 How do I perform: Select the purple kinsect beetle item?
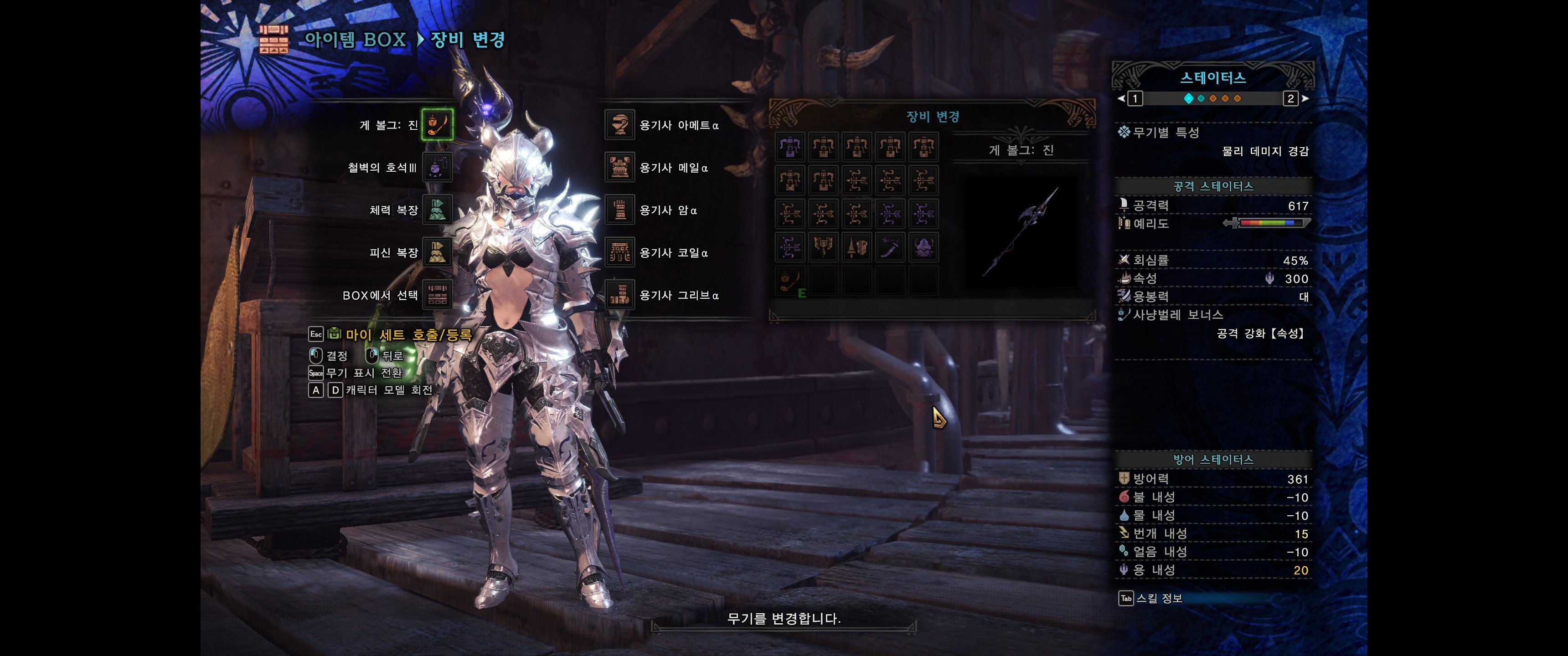923,247
